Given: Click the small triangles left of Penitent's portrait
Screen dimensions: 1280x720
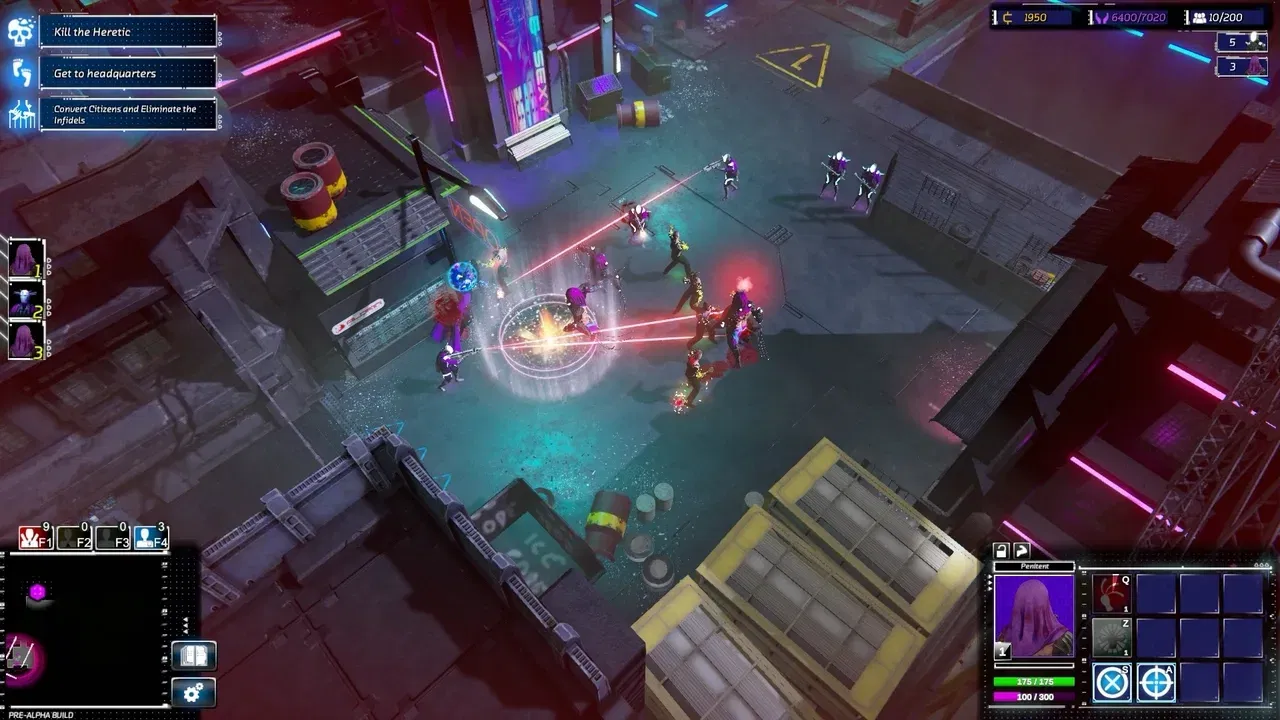Looking at the screenshot, I should (989, 582).
